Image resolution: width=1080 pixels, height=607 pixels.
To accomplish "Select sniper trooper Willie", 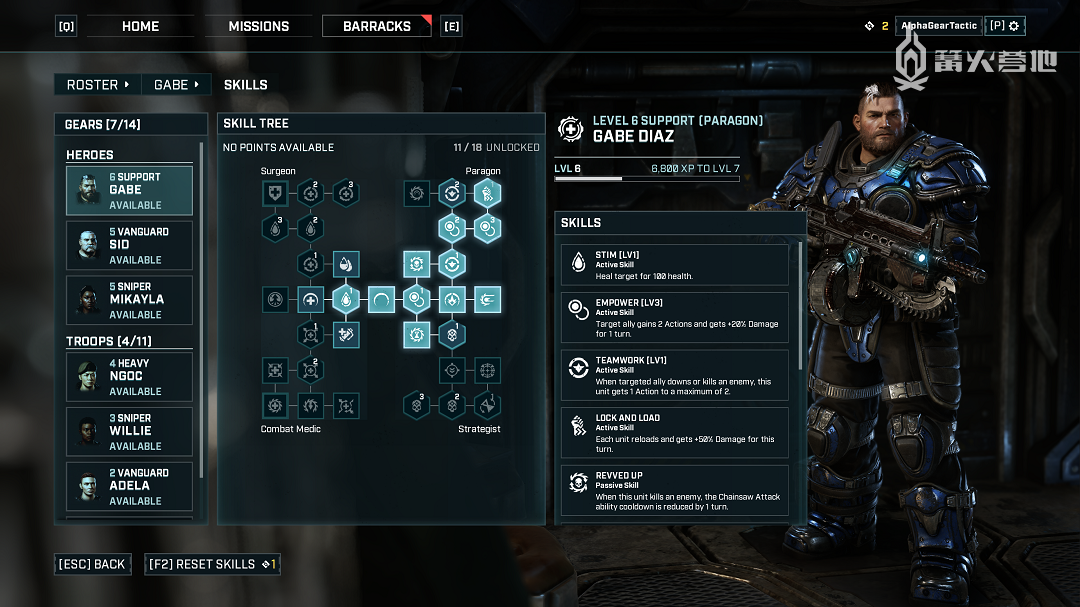I will 129,432.
